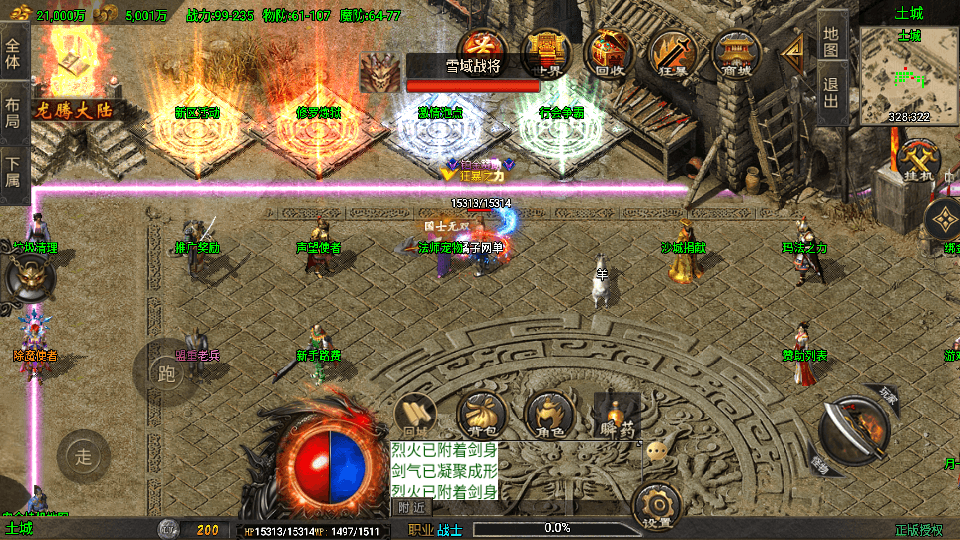
Task: Switch chat to the 附近 (Nearby) channel
Action: (410, 507)
